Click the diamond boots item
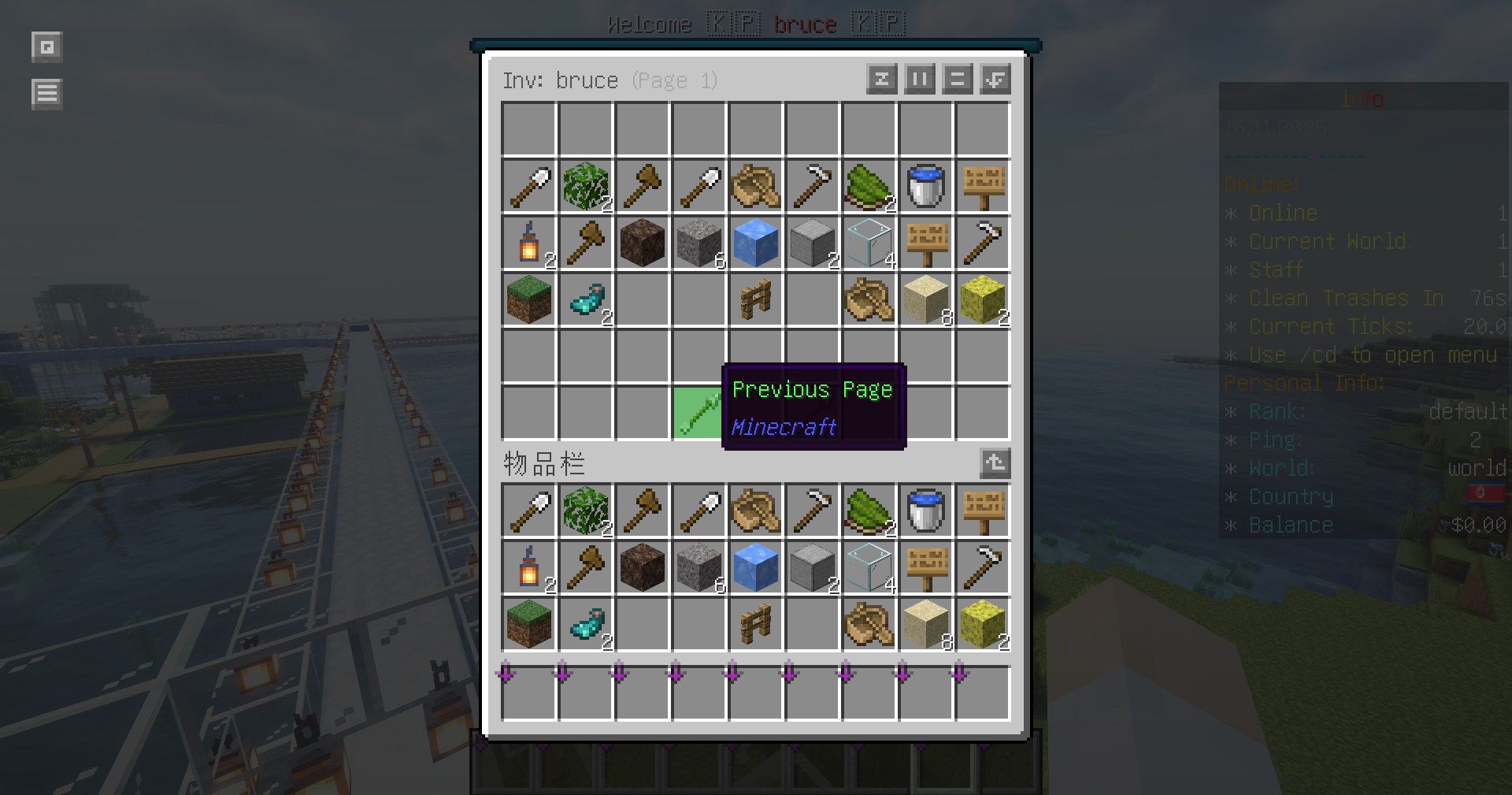 pos(585,299)
